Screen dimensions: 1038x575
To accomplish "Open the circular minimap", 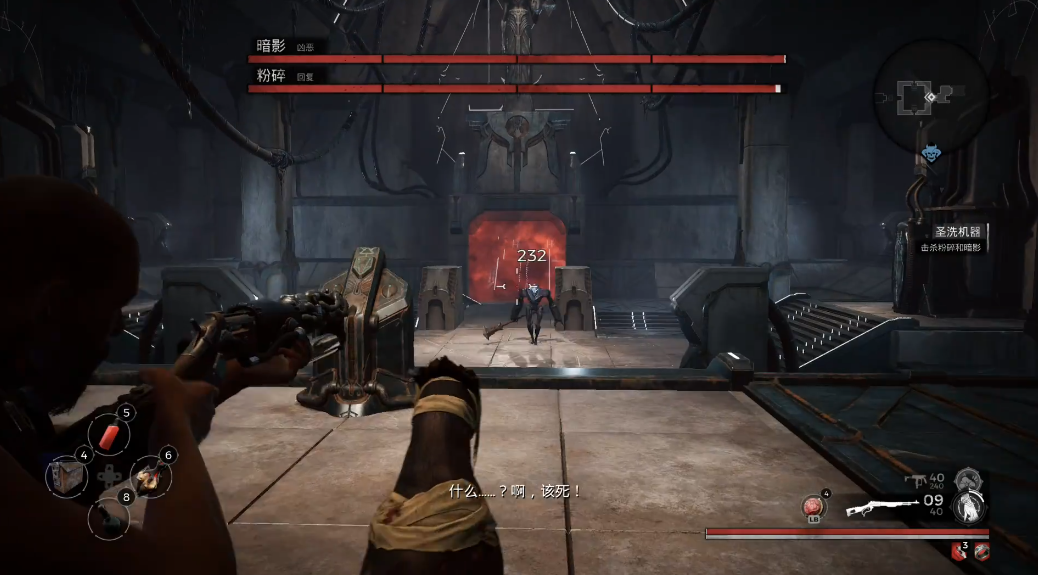I will coord(930,96).
